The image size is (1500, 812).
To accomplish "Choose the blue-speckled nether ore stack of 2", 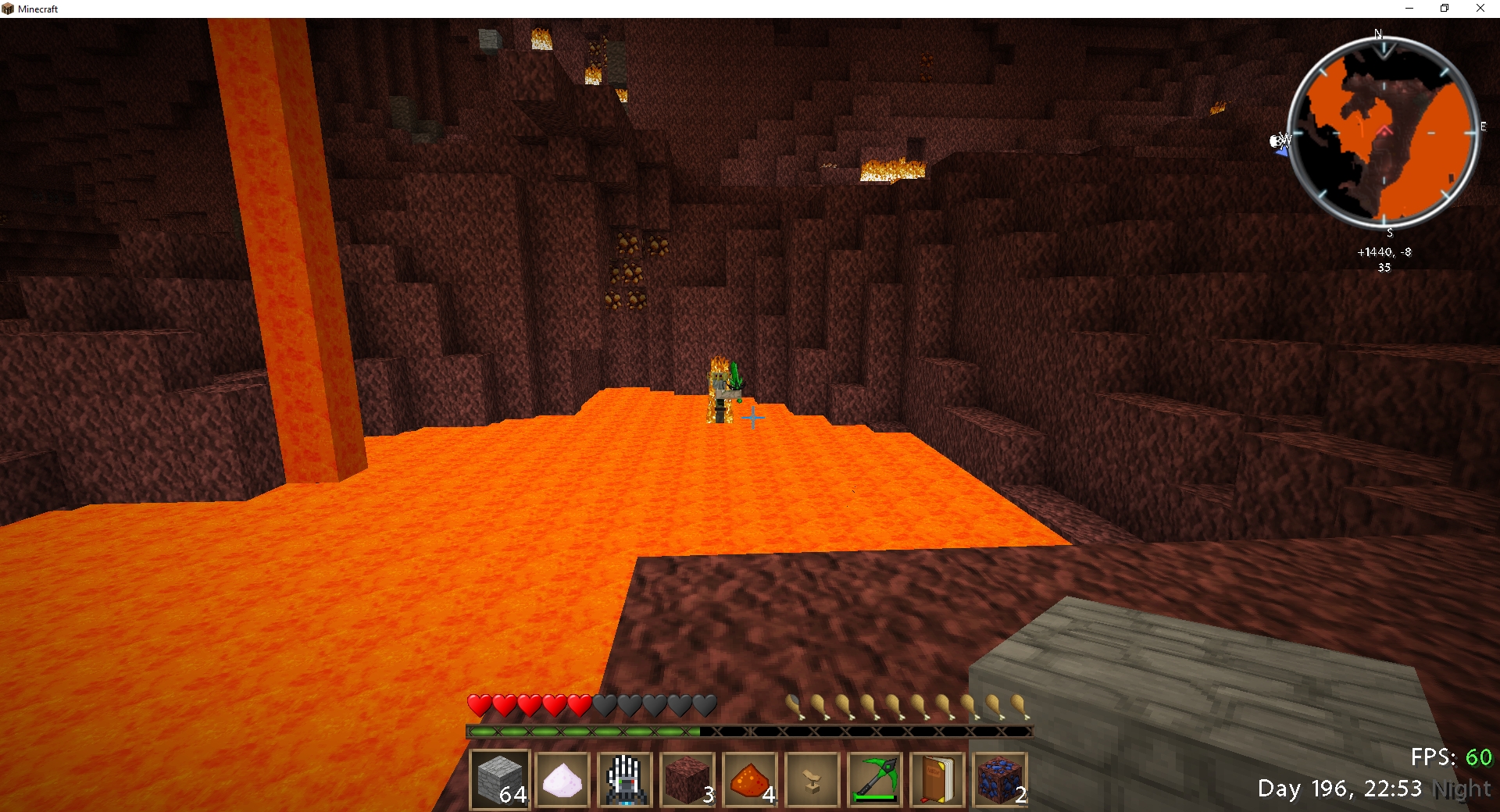I will coord(1000,779).
